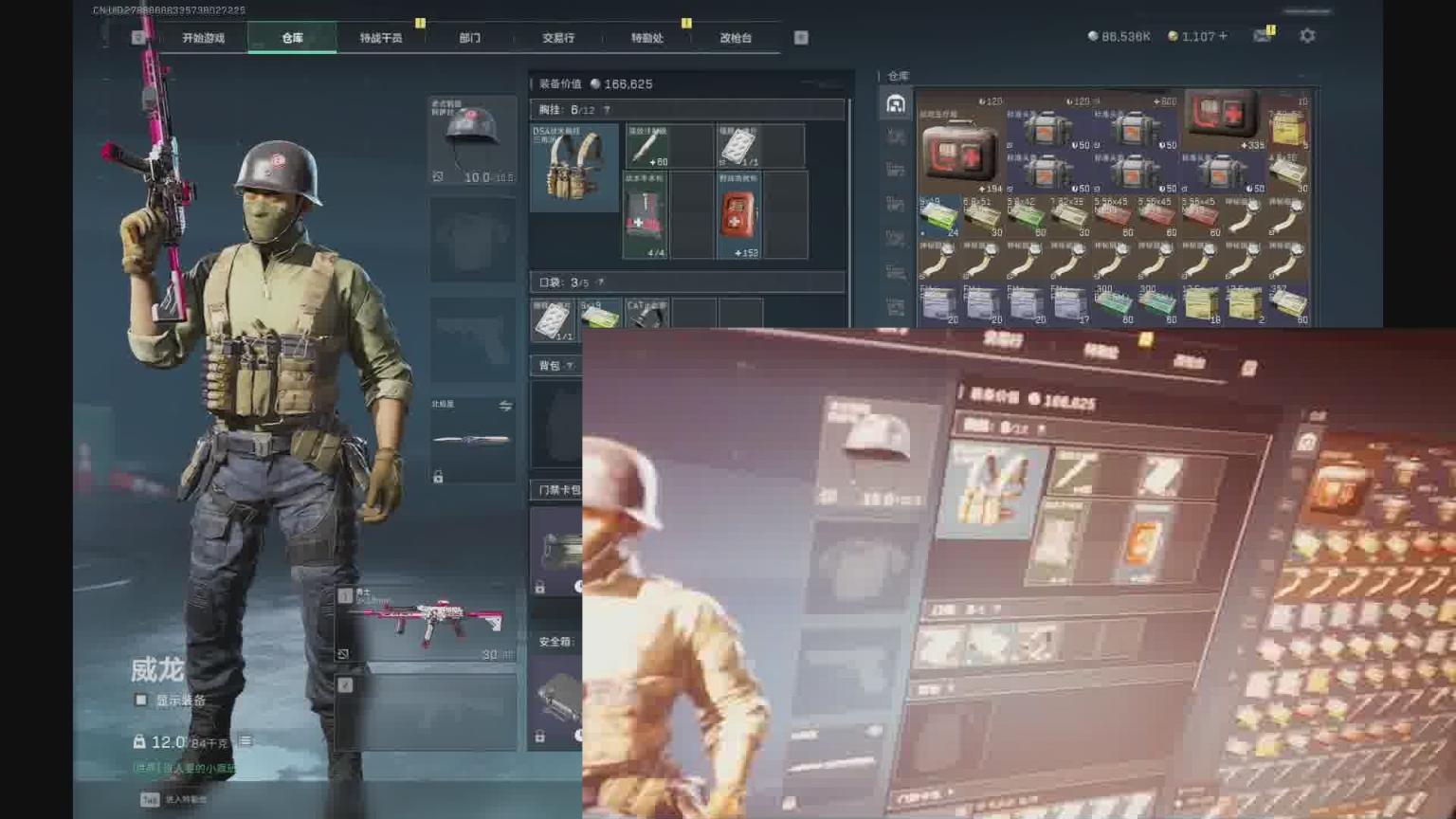Open the weight details list icon
Viewport: 1456px width, 819px height.
click(245, 741)
